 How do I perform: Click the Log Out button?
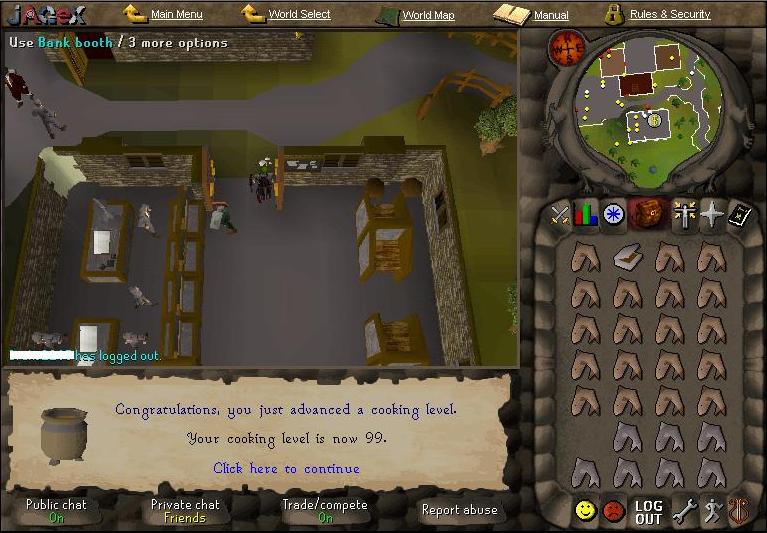(x=648, y=512)
